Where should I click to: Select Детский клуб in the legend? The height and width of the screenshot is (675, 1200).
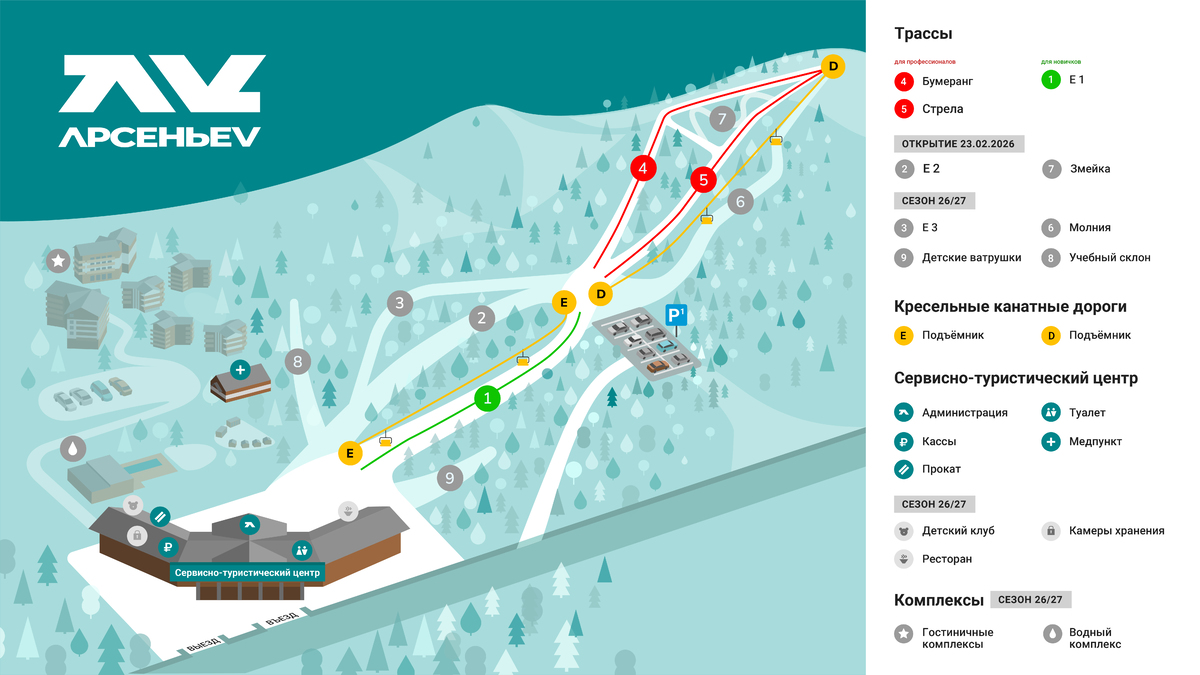point(958,531)
